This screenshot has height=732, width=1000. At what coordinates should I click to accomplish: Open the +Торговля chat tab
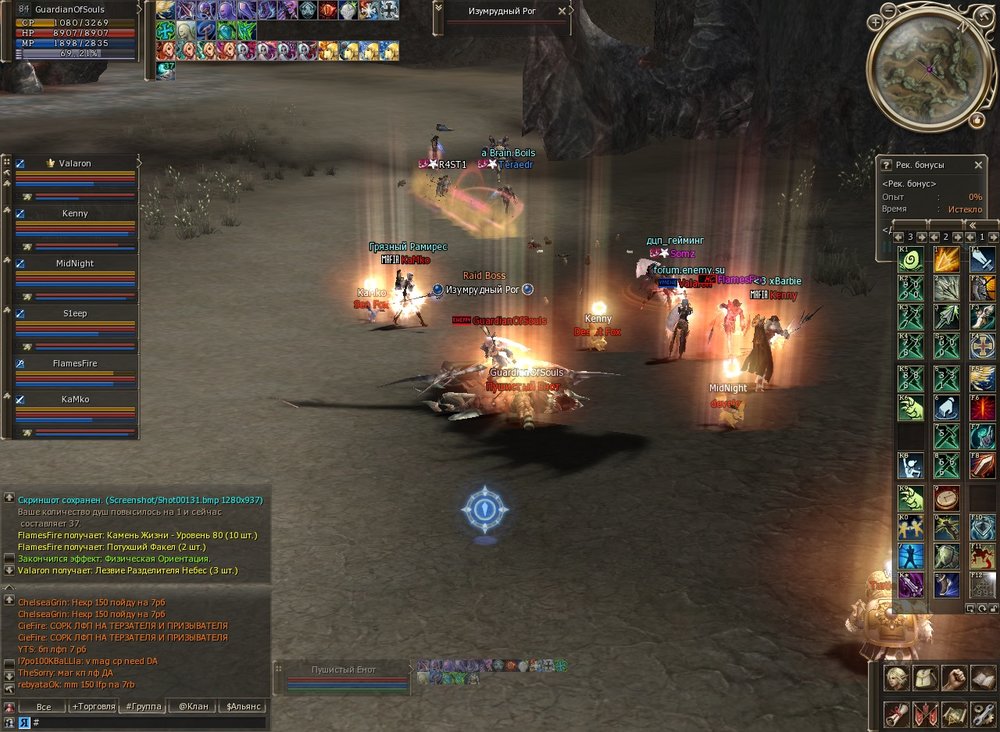[92, 706]
